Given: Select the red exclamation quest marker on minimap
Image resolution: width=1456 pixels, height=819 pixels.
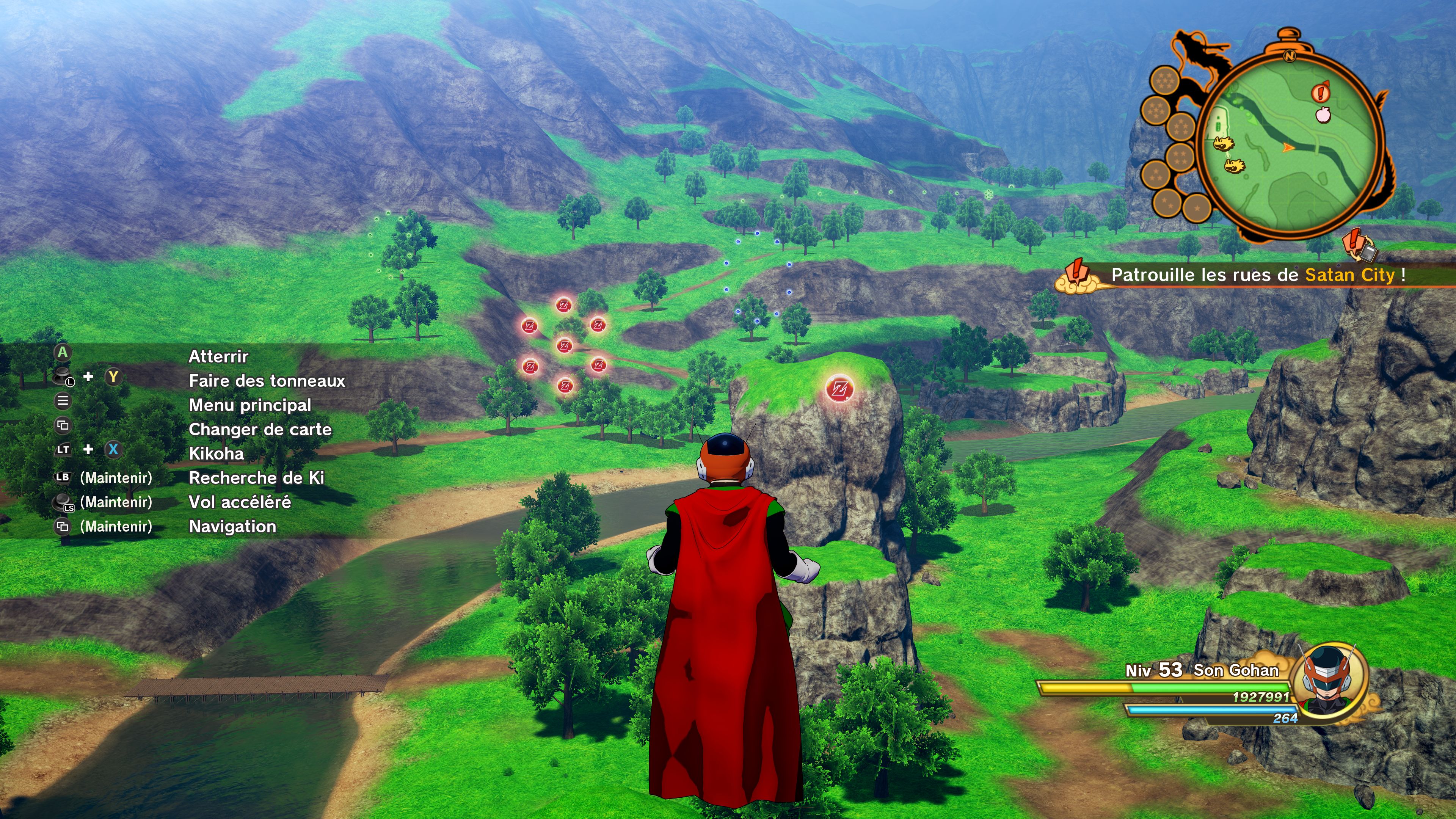Looking at the screenshot, I should pos(1321,92).
